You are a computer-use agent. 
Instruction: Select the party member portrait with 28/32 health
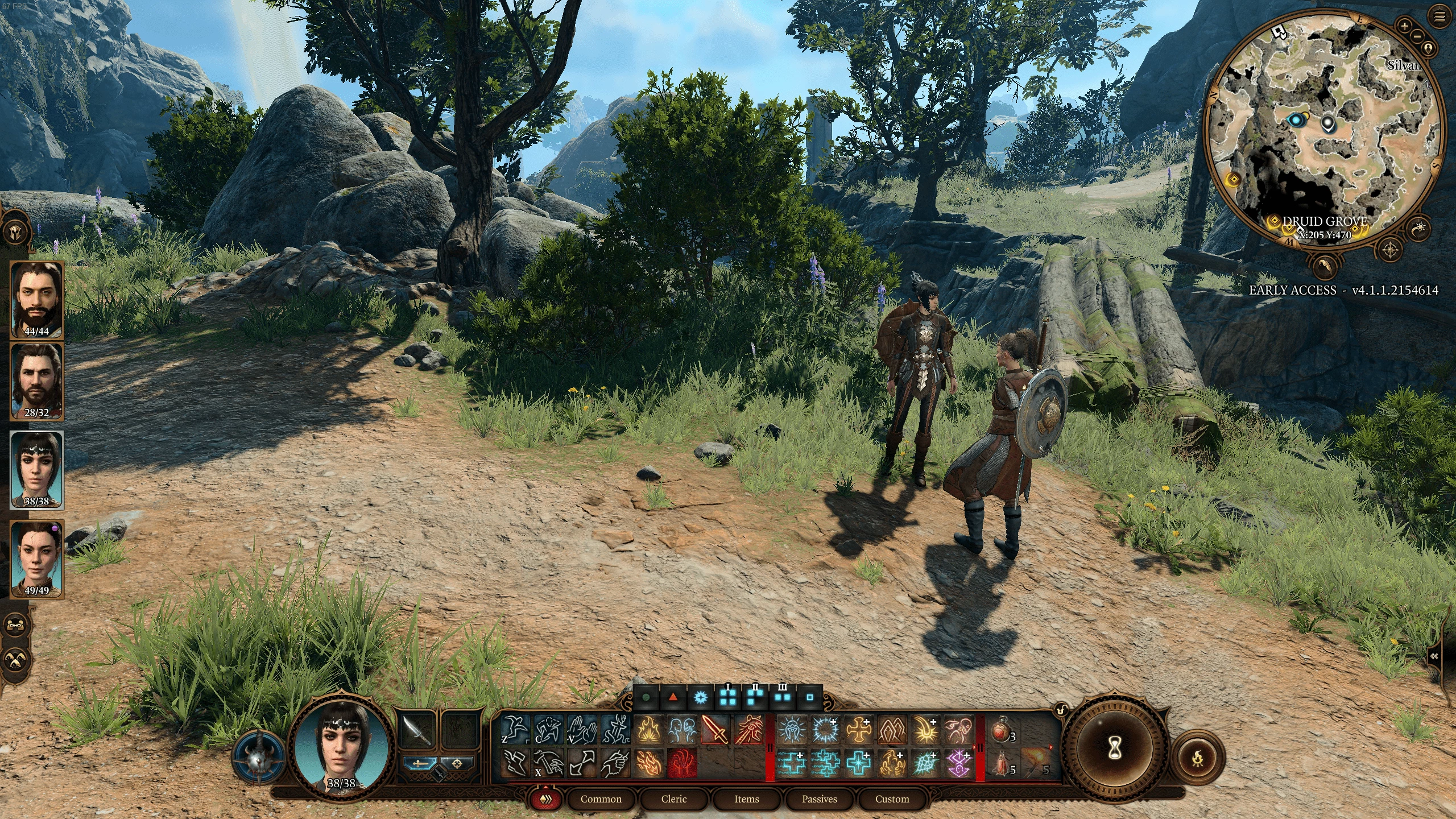tap(37, 381)
